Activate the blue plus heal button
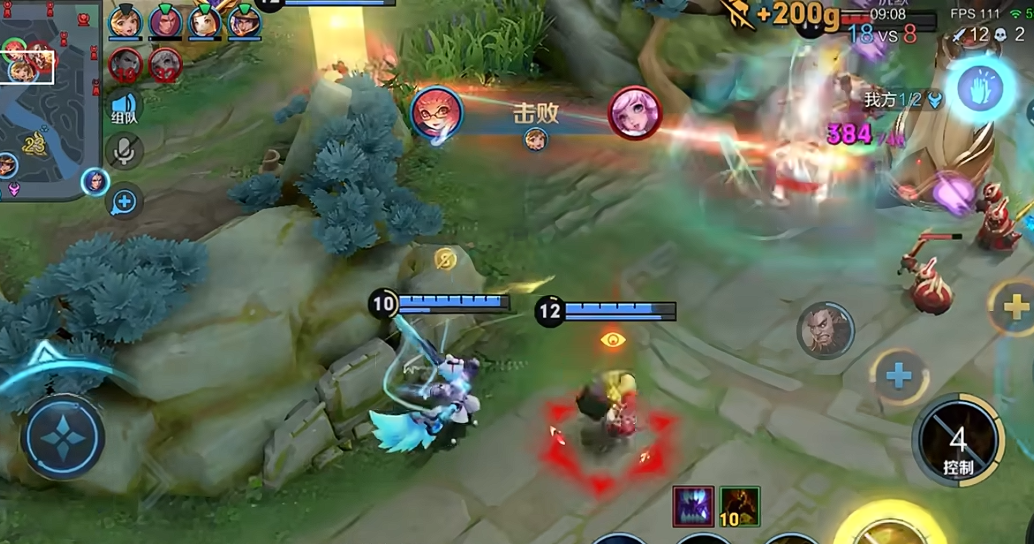The image size is (1034, 544). [x=899, y=376]
